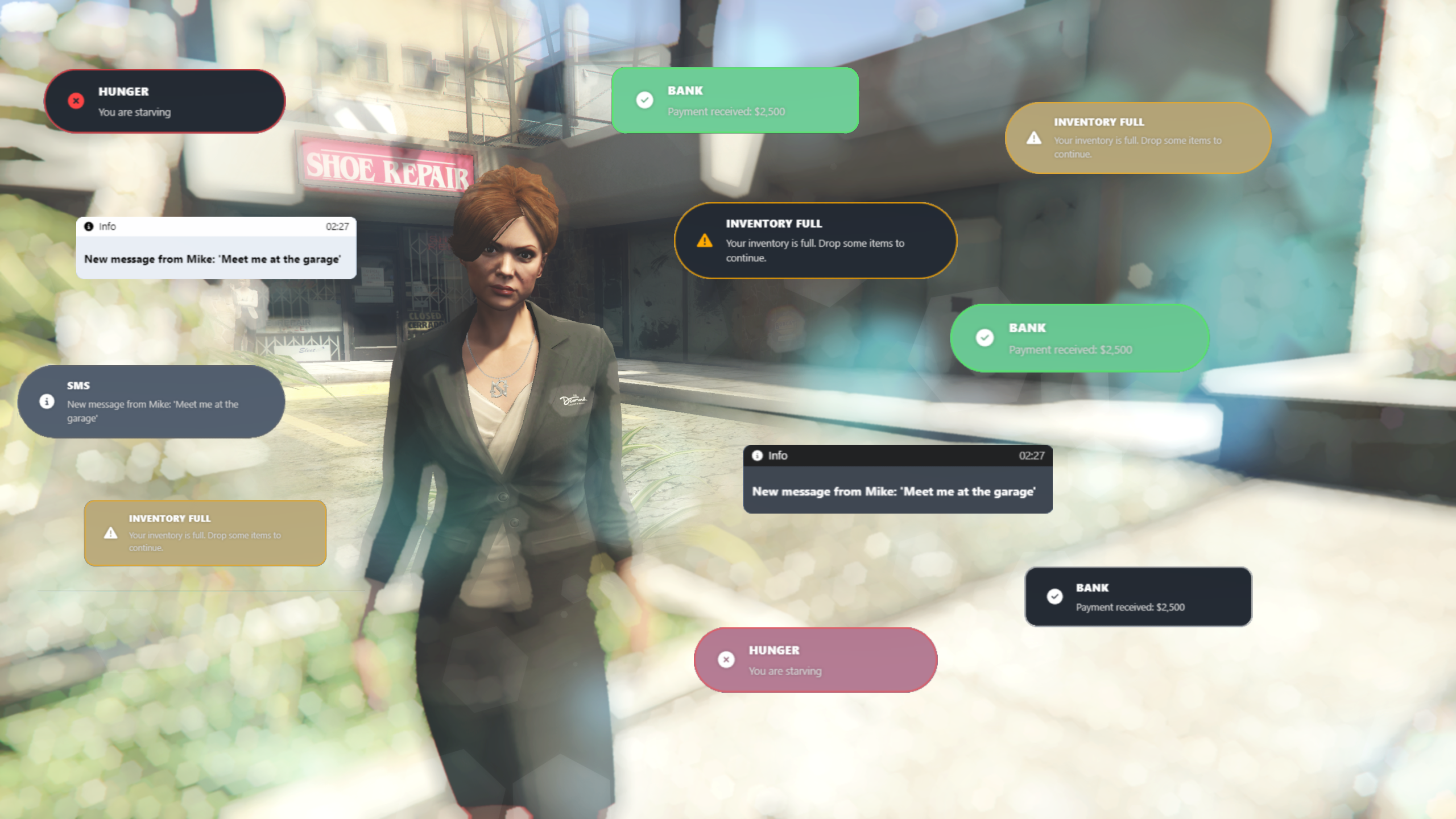Click the dark HUNGER starving notification
This screenshot has width=1456, height=819.
165,101
